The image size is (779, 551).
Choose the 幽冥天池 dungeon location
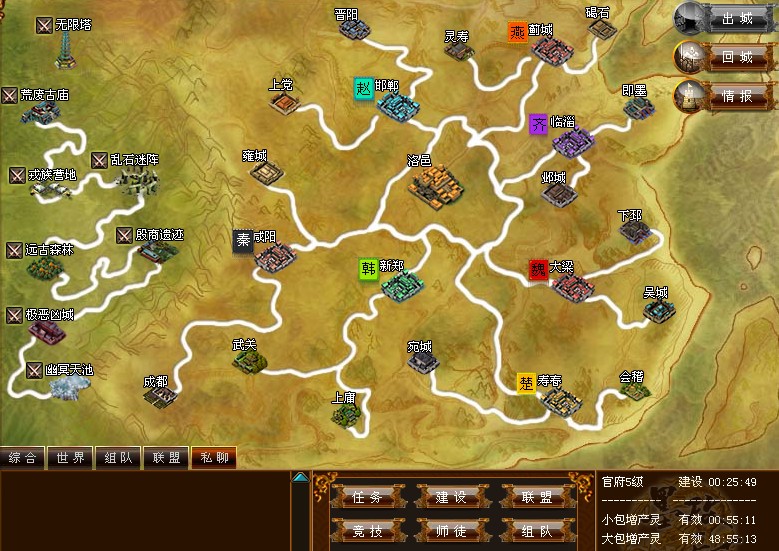[x=66, y=386]
